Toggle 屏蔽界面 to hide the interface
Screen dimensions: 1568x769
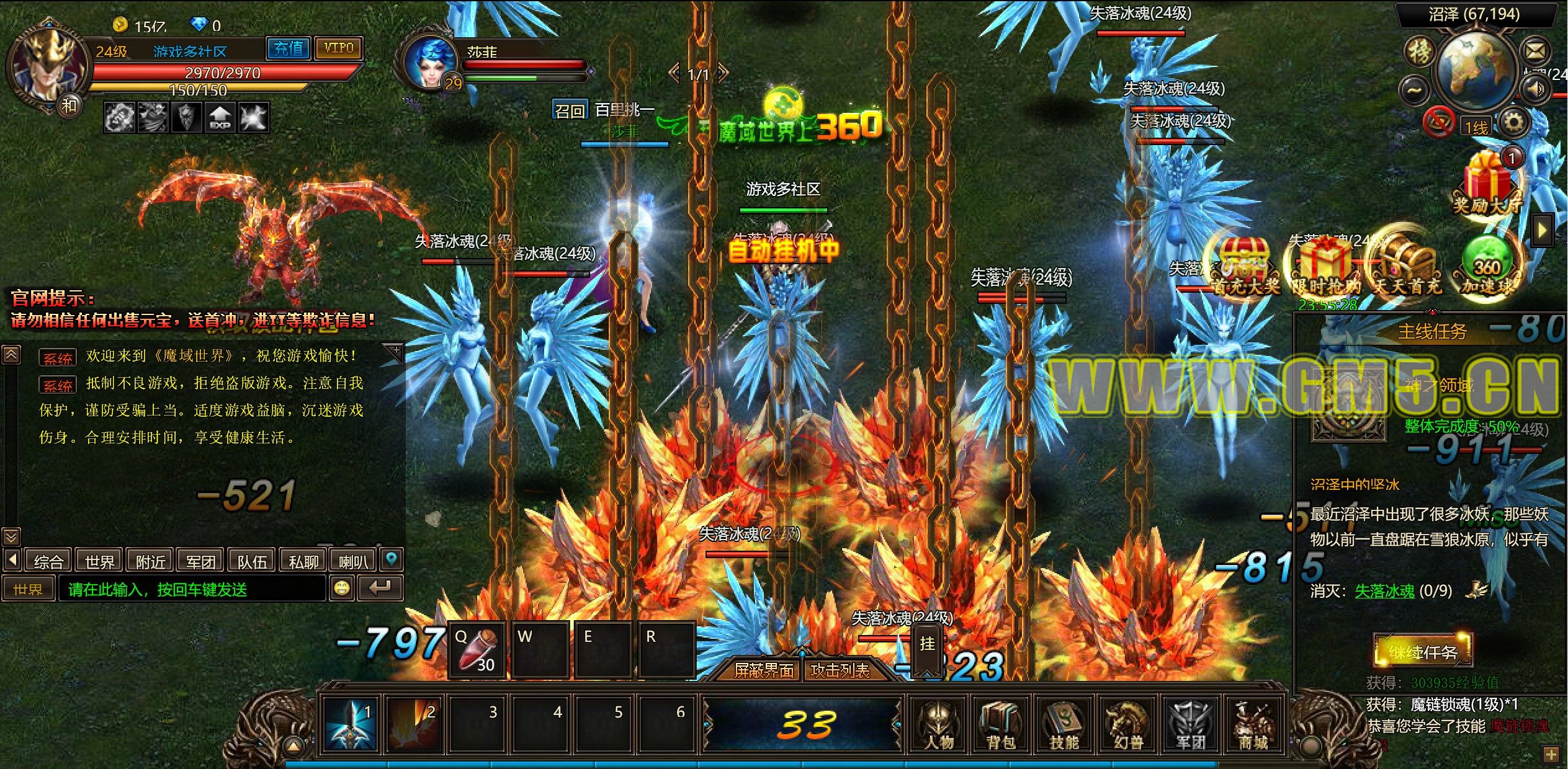tap(763, 670)
